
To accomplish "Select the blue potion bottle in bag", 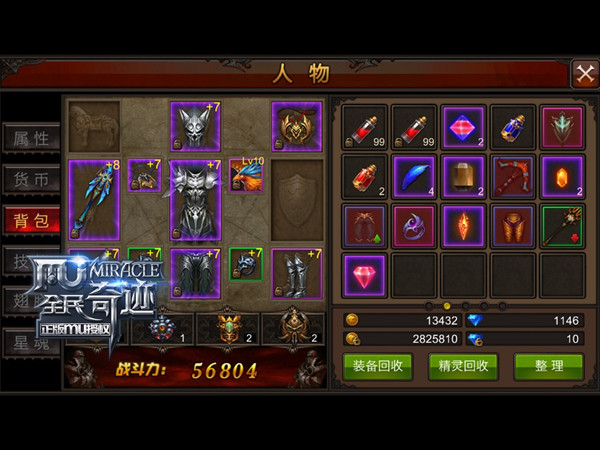I will [x=513, y=127].
